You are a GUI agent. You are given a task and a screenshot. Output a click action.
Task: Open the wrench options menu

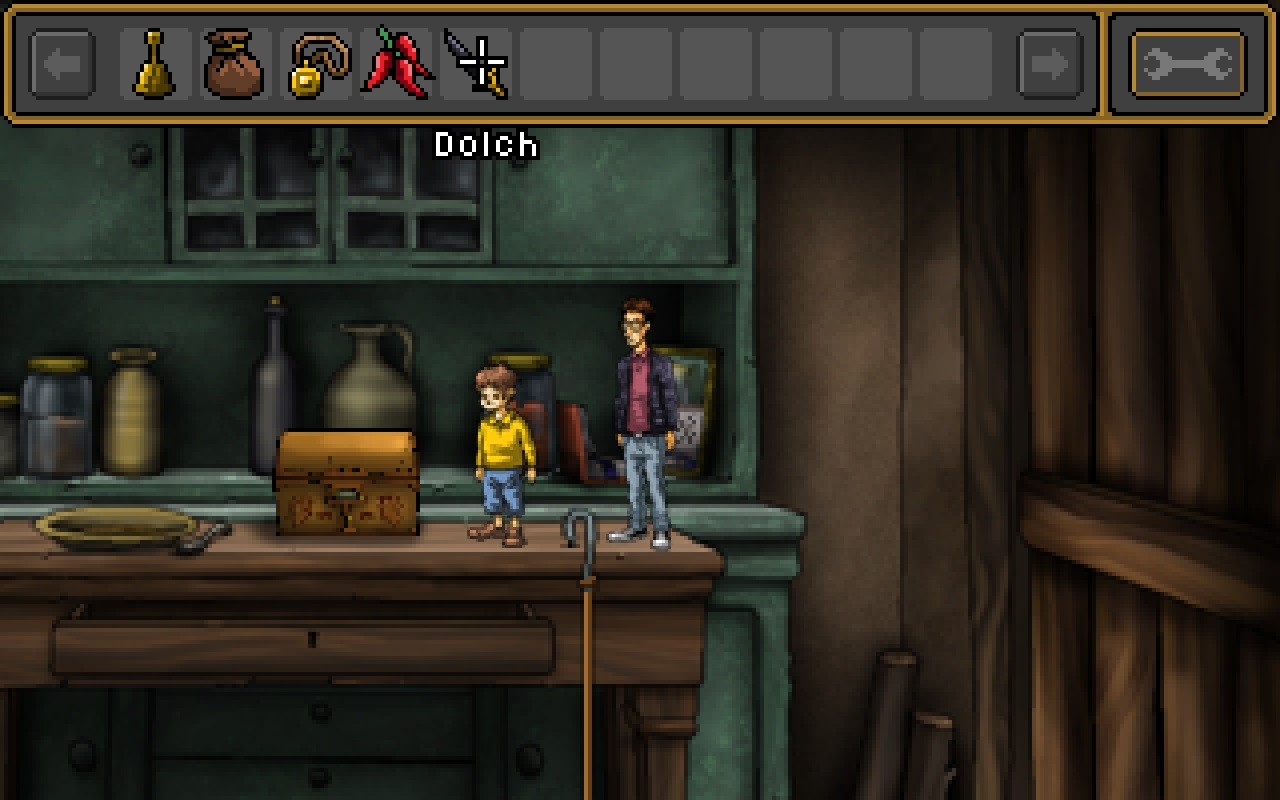(1187, 65)
